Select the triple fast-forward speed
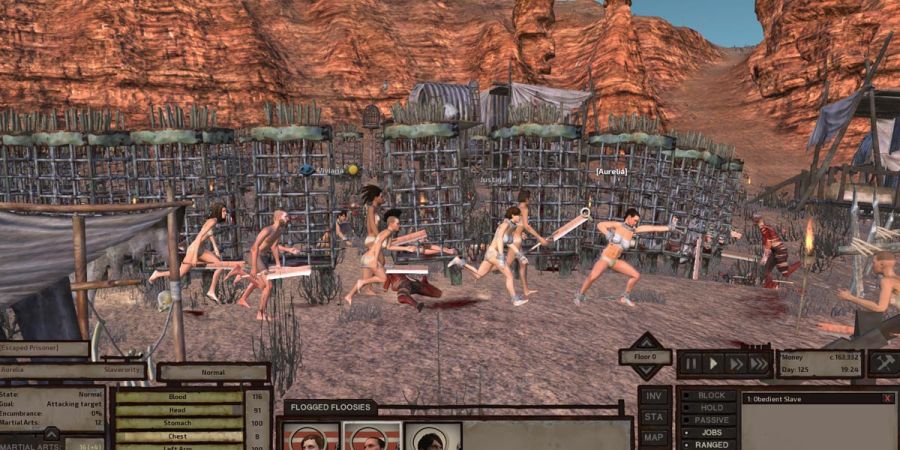The height and width of the screenshot is (450, 900). [760, 363]
